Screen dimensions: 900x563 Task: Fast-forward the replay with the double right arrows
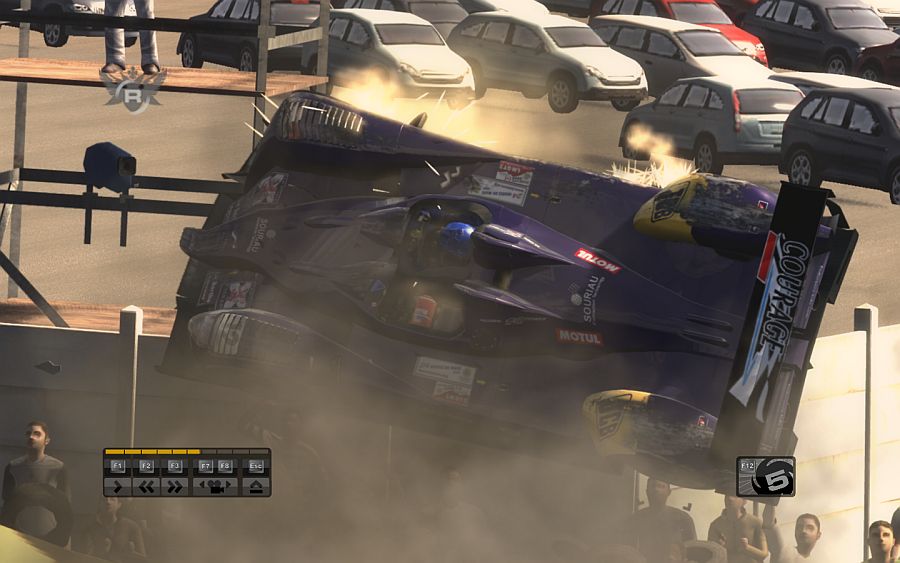pyautogui.click(x=175, y=487)
